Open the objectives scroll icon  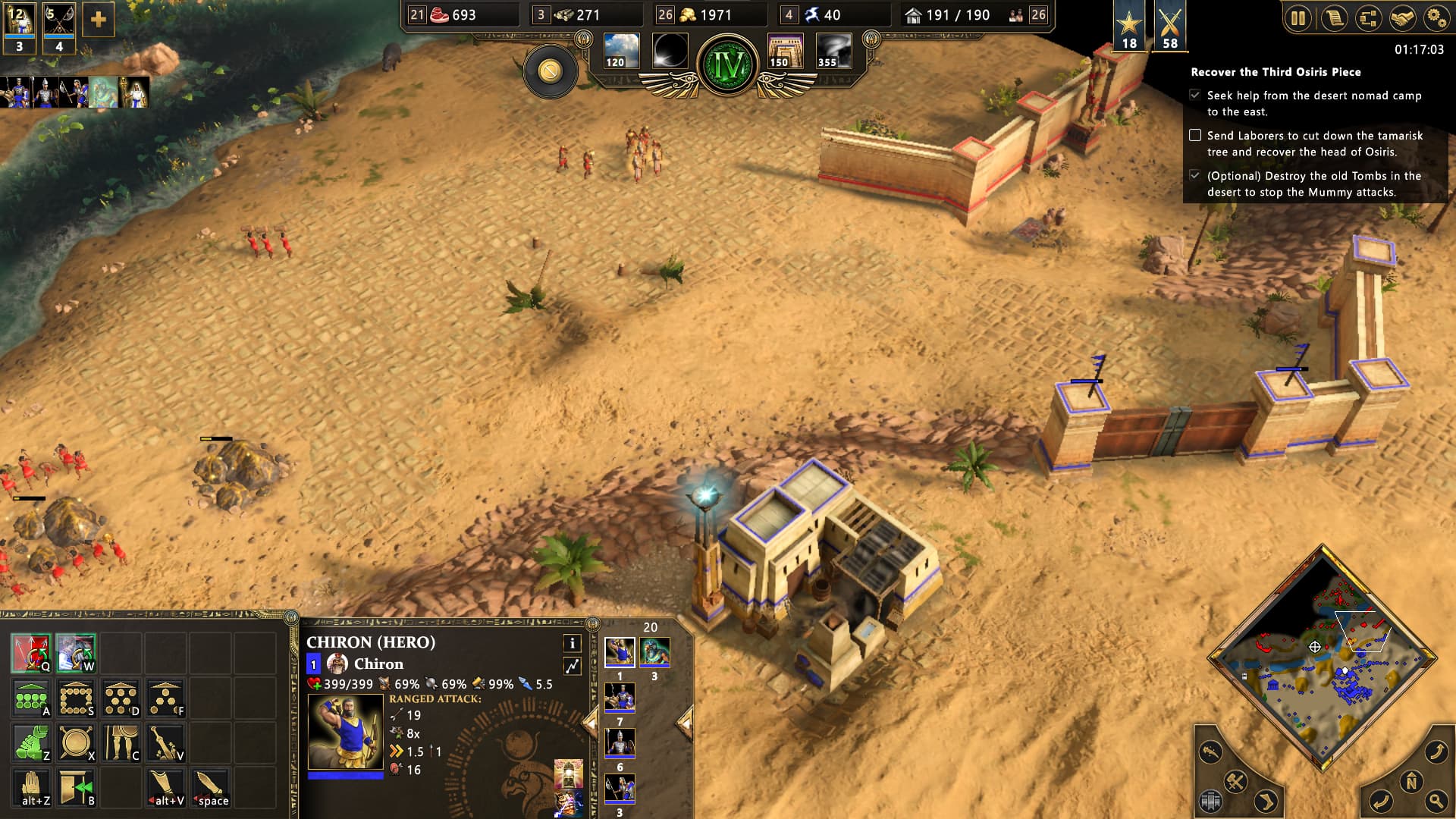1335,17
